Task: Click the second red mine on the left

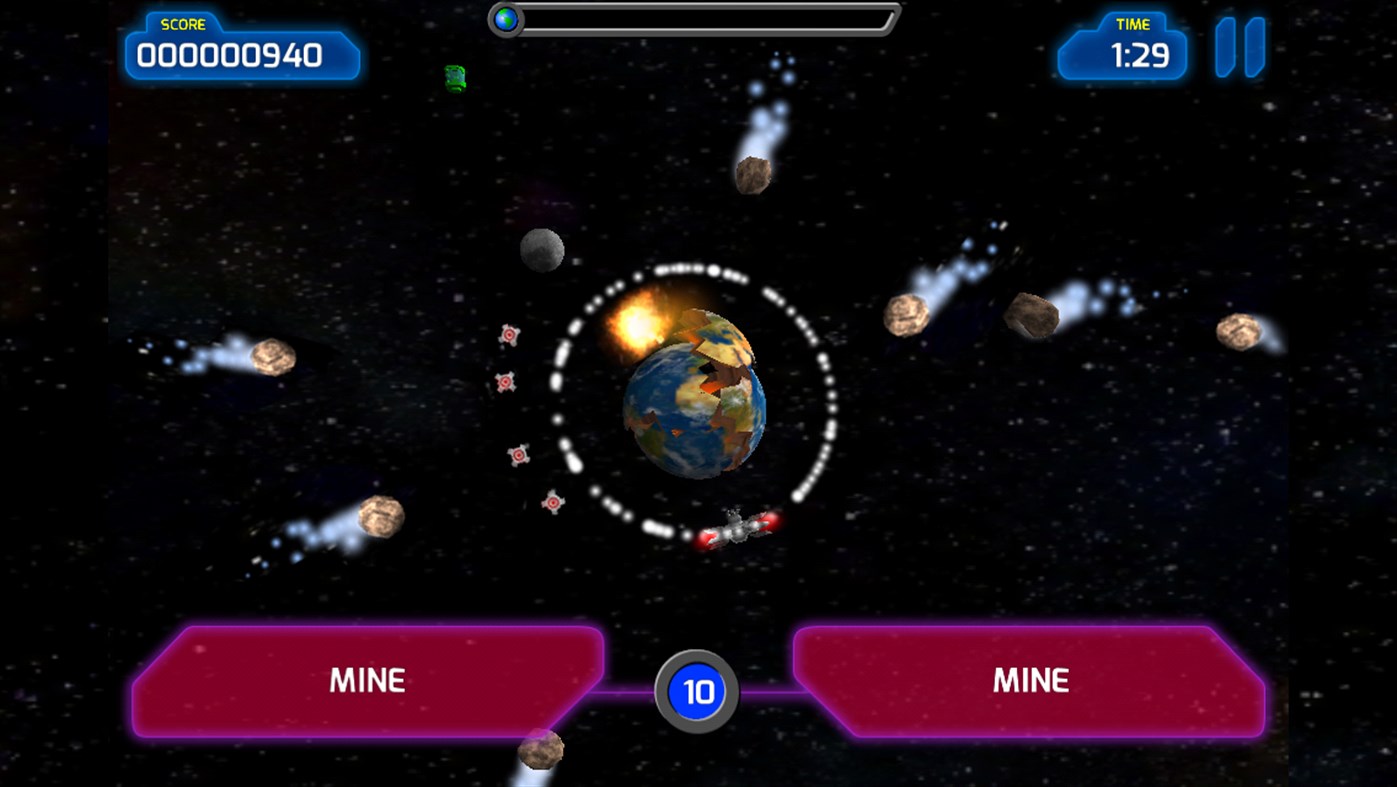Action: [505, 383]
